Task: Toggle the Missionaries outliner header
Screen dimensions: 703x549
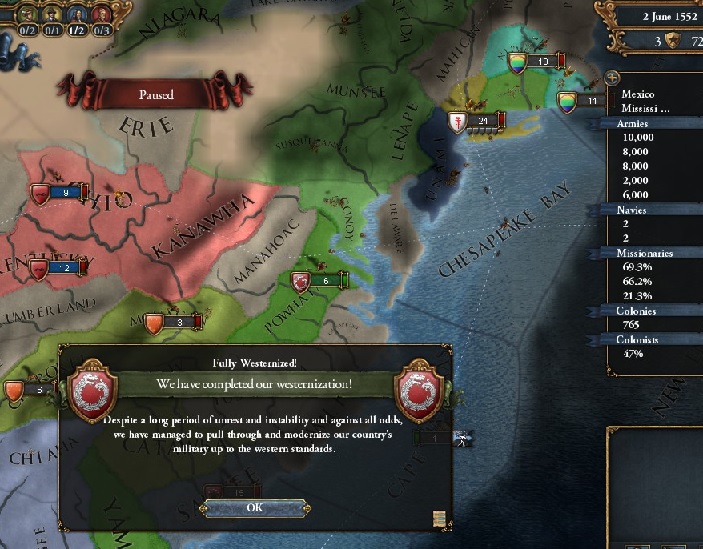Action: (x=644, y=253)
